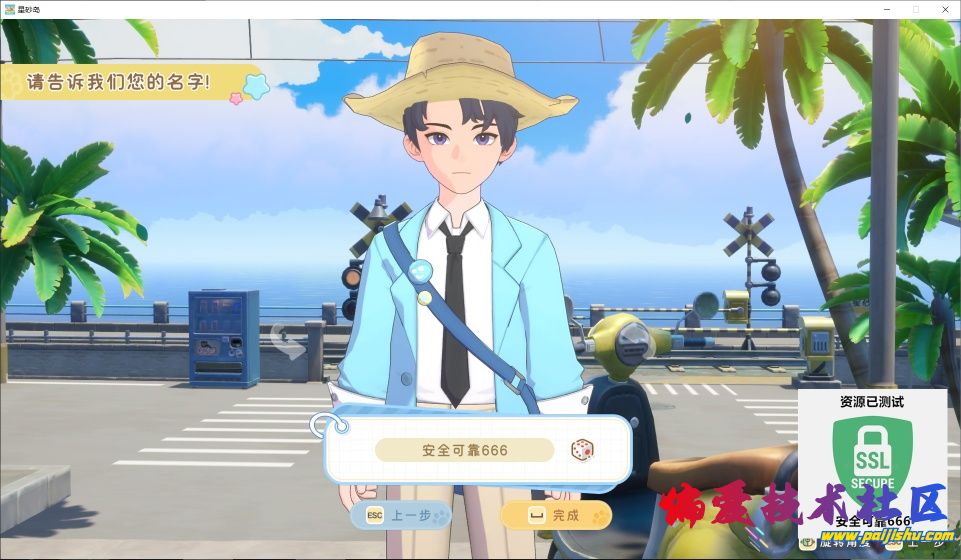Click the rotate character arrow icon
This screenshot has width=961, height=560.
click(287, 341)
